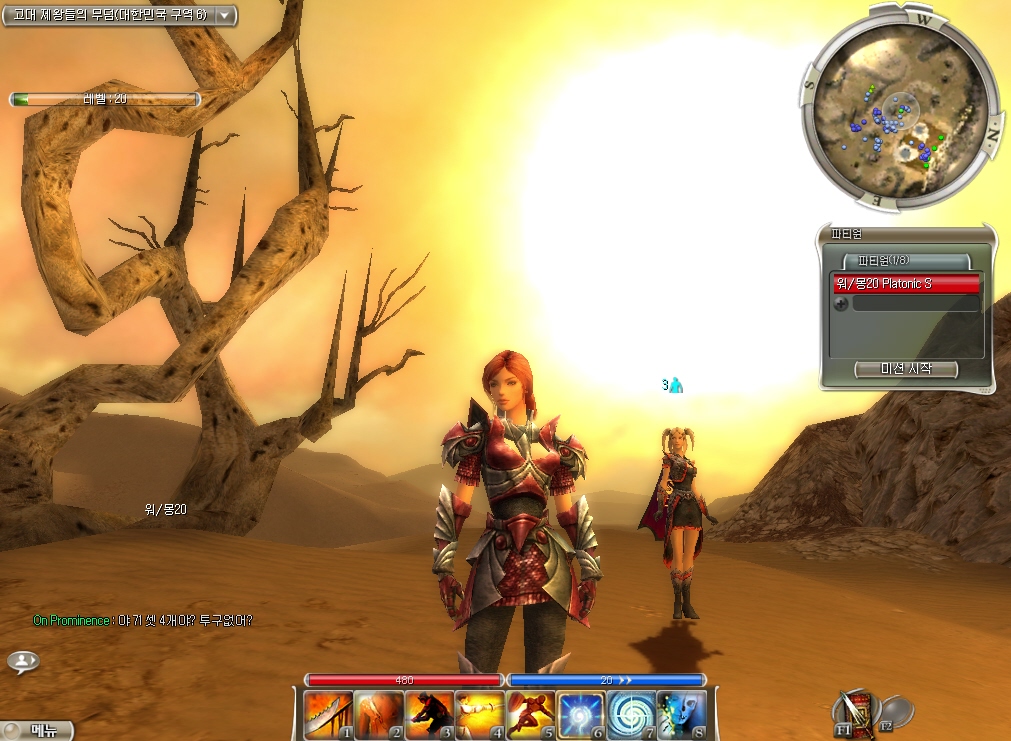
Task: Activate the jagged sword skill in slot 1
Action: click(x=329, y=716)
